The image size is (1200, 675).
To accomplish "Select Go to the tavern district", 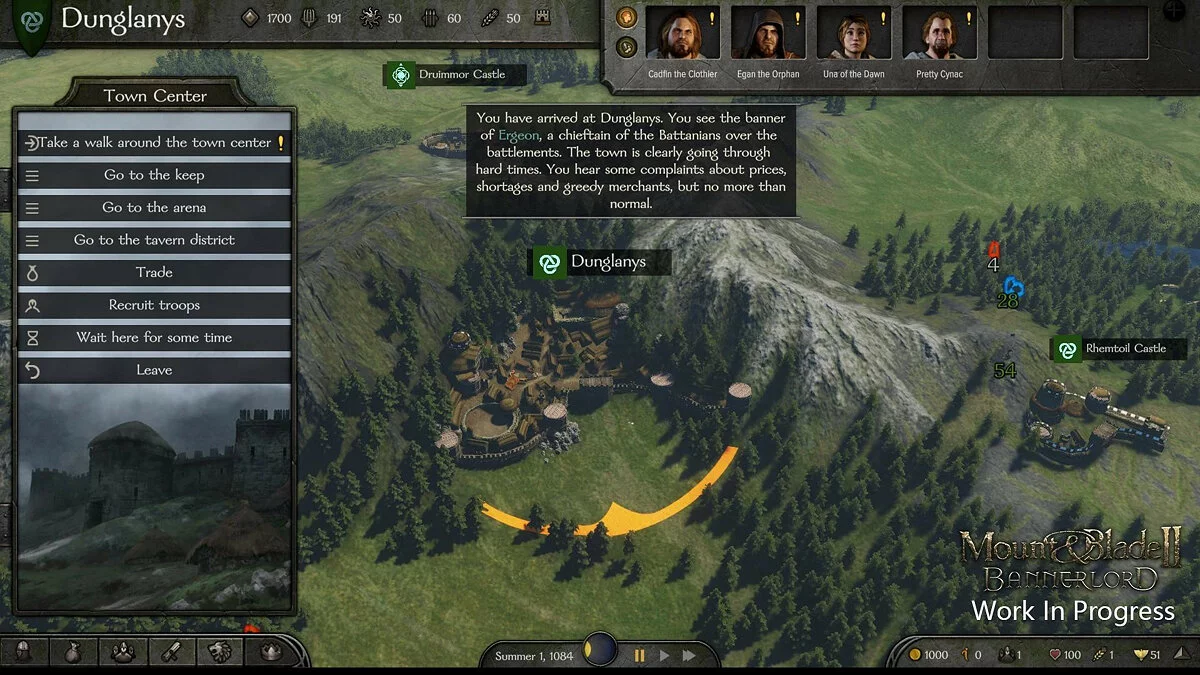I will point(154,240).
